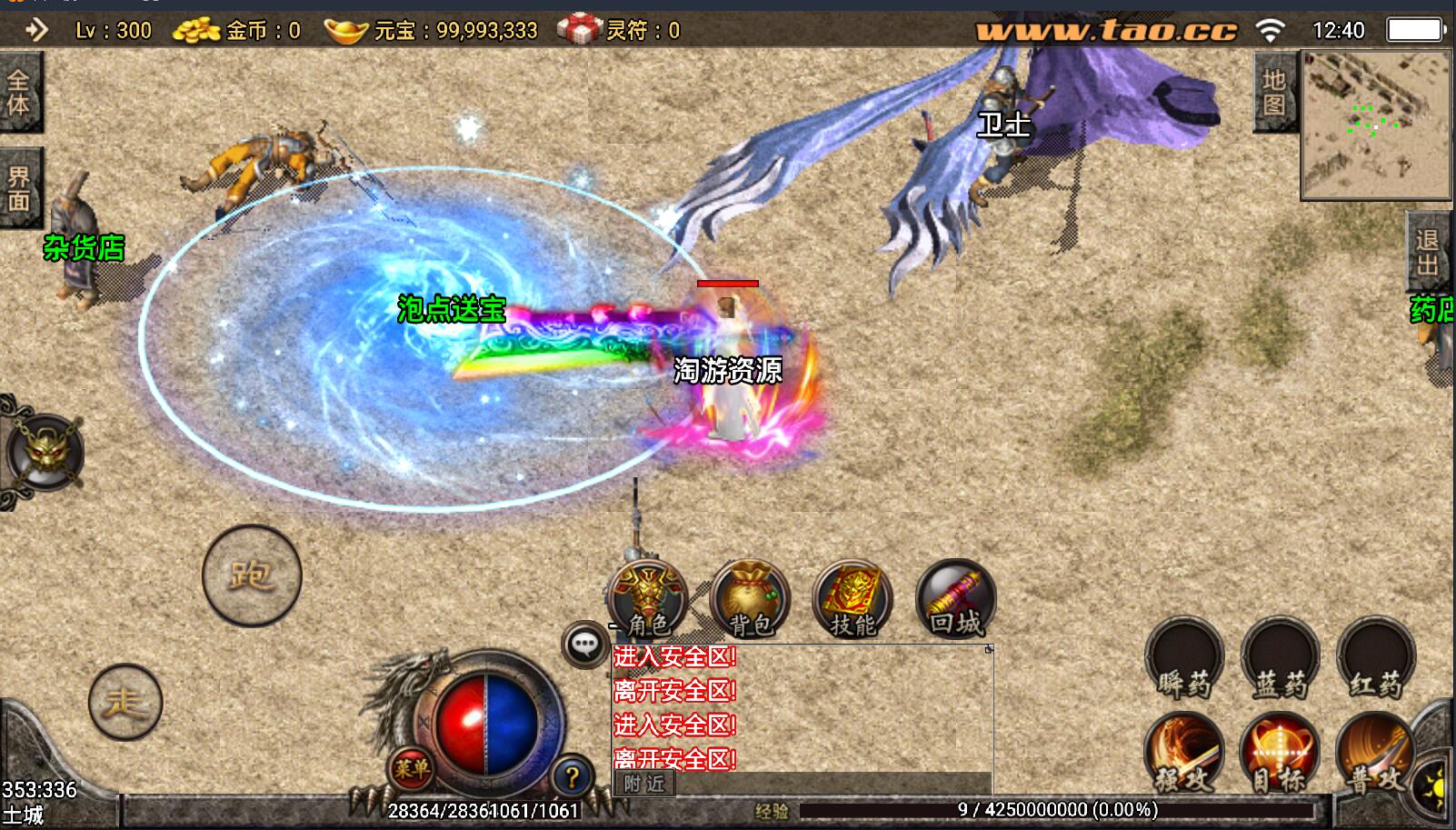Click the minimap thumbnail
The image size is (1456, 830).
point(1375,125)
